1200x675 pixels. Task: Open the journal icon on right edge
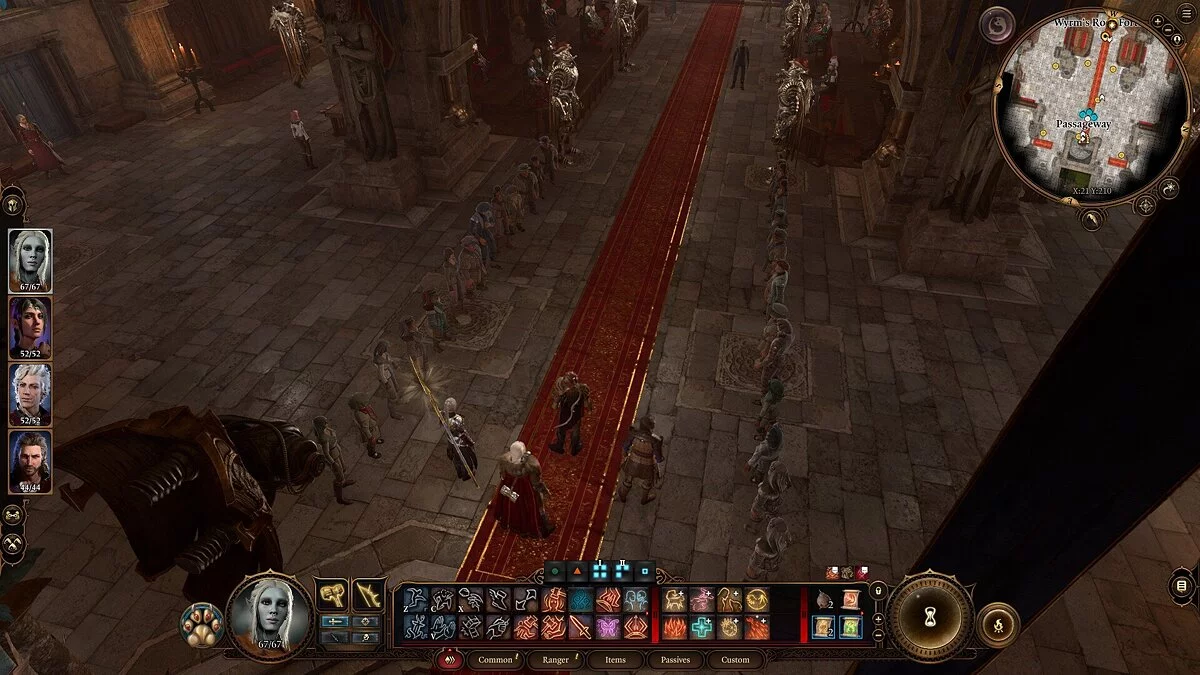[1182, 585]
